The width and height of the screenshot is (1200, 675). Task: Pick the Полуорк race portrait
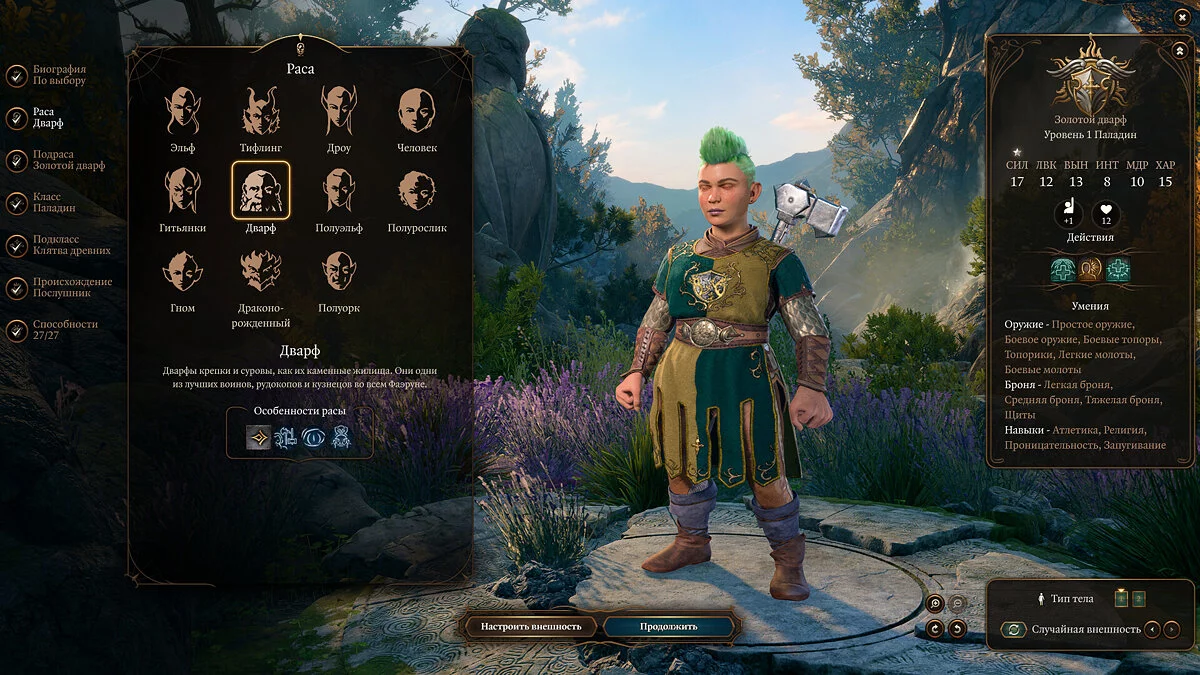(x=339, y=271)
